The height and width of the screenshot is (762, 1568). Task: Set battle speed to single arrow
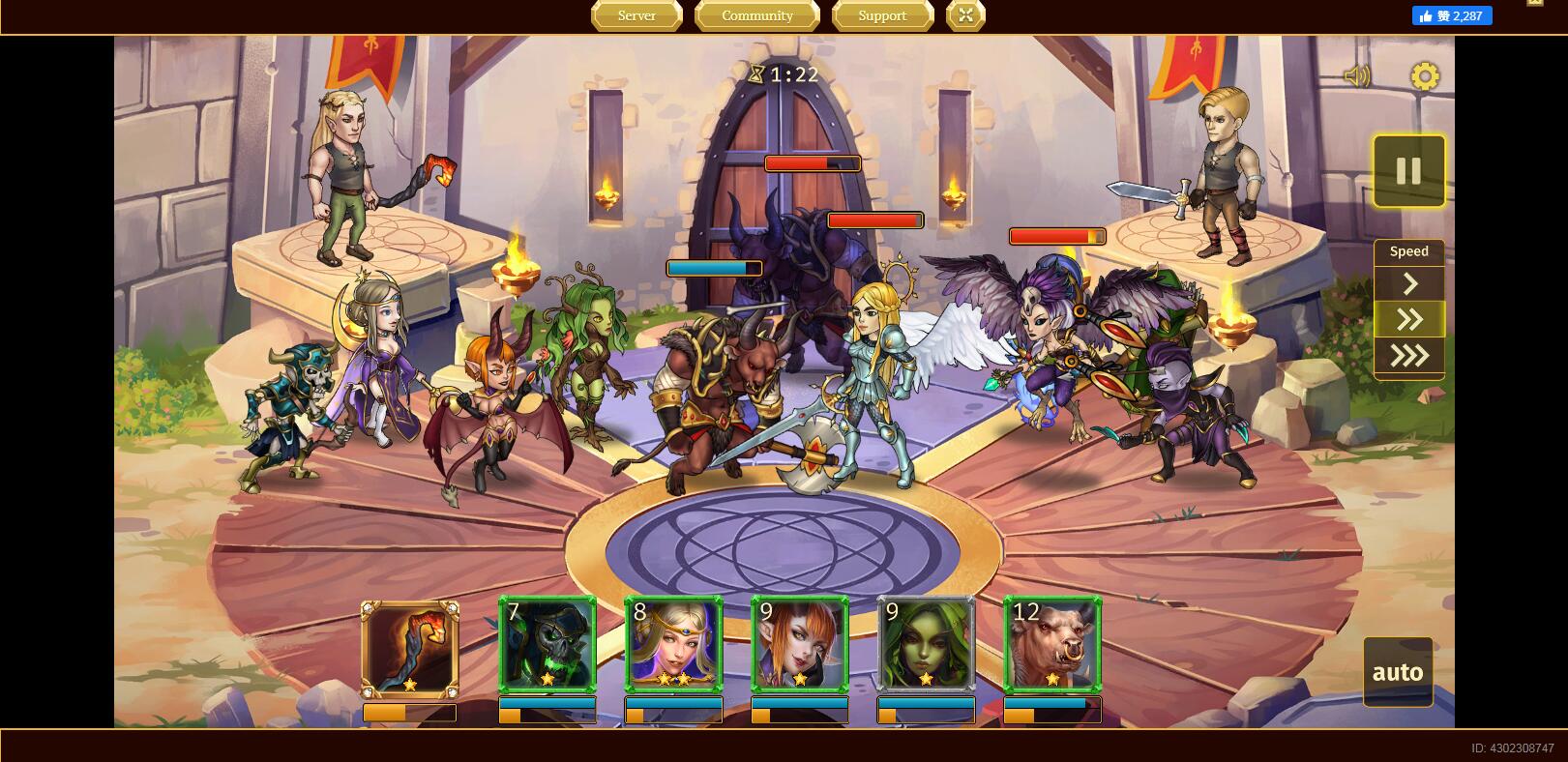click(x=1409, y=283)
